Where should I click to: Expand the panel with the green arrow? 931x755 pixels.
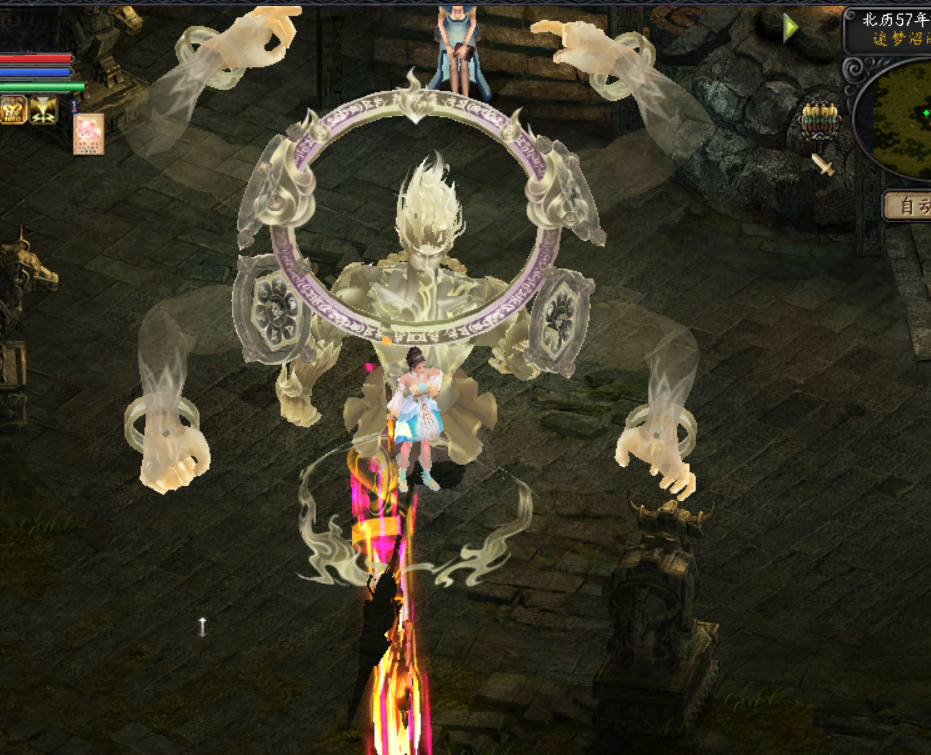click(790, 28)
